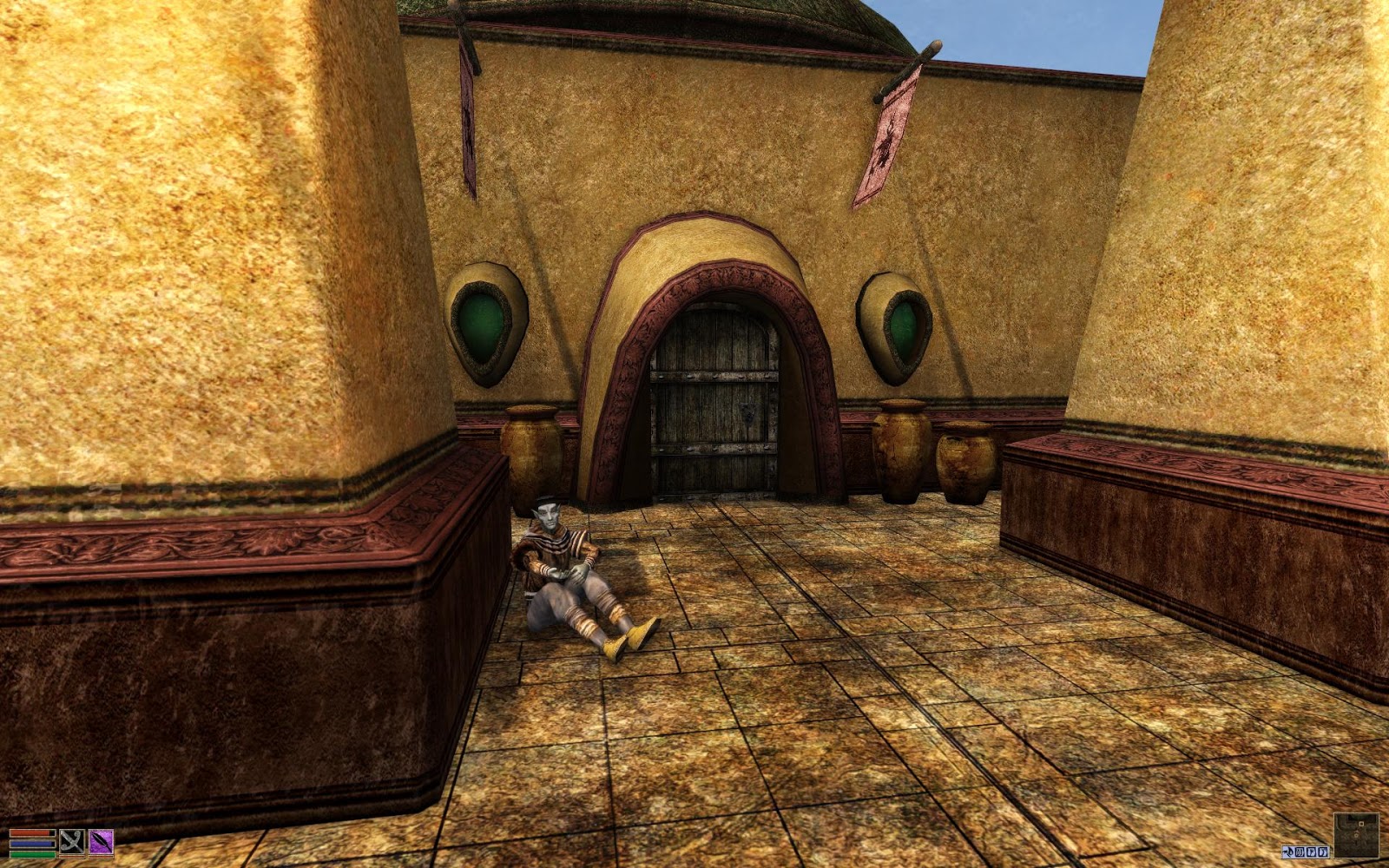Click the tall urn left of the doorway
This screenshot has width=1389, height=868.
tap(532, 451)
